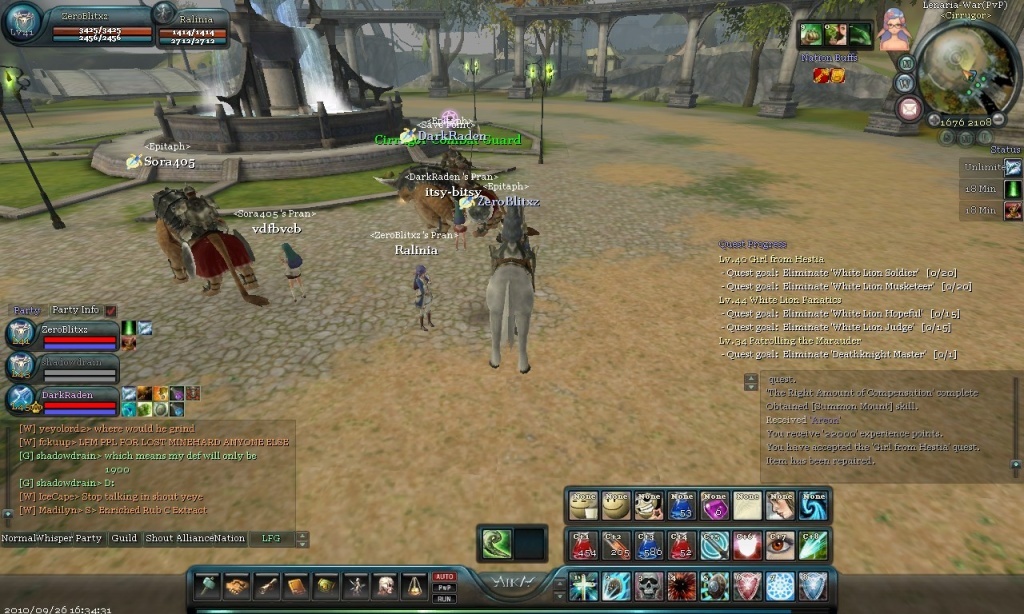Open the LFG chat channel

point(268,538)
